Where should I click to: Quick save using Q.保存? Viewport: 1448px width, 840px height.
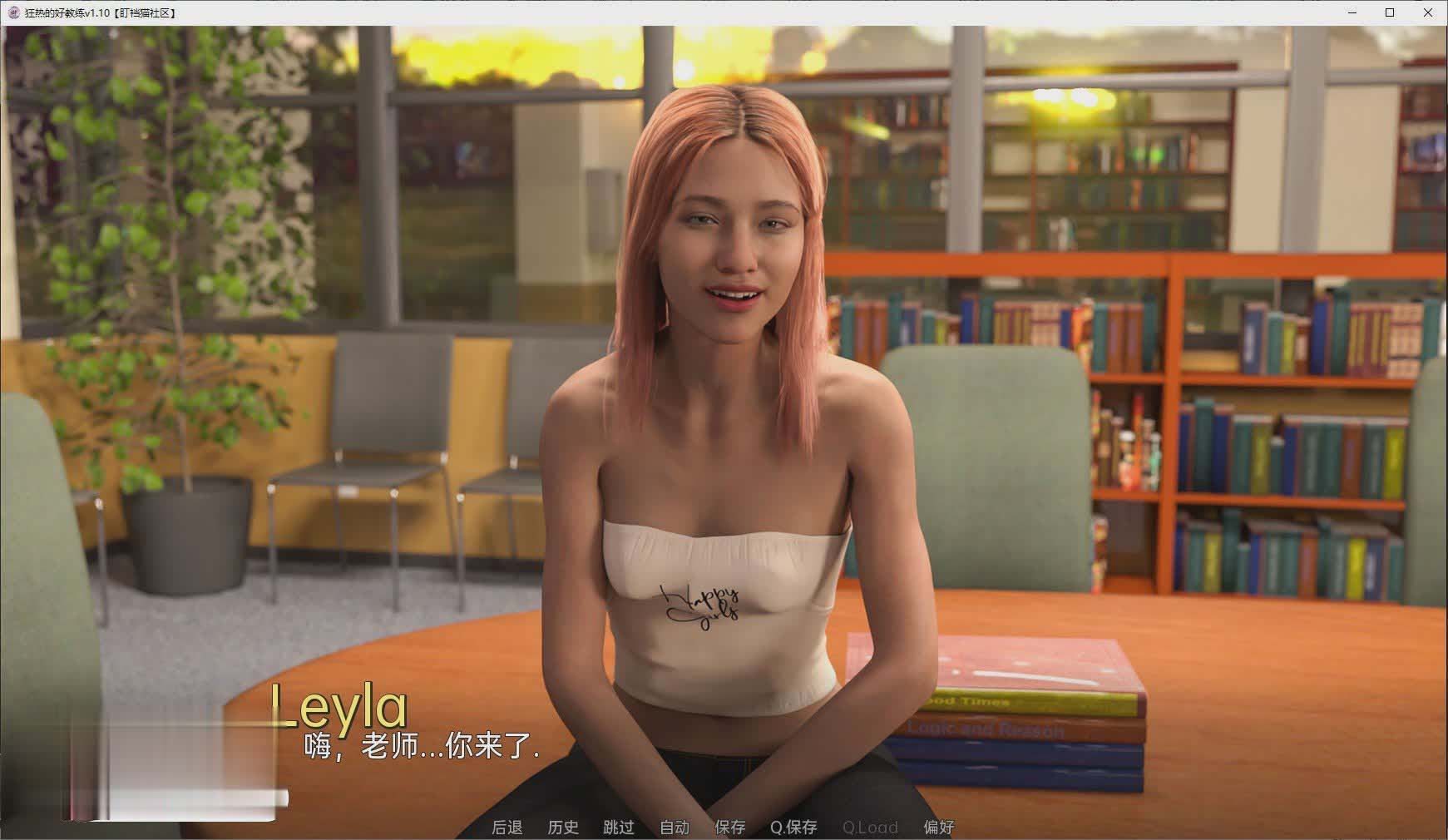coord(793,827)
